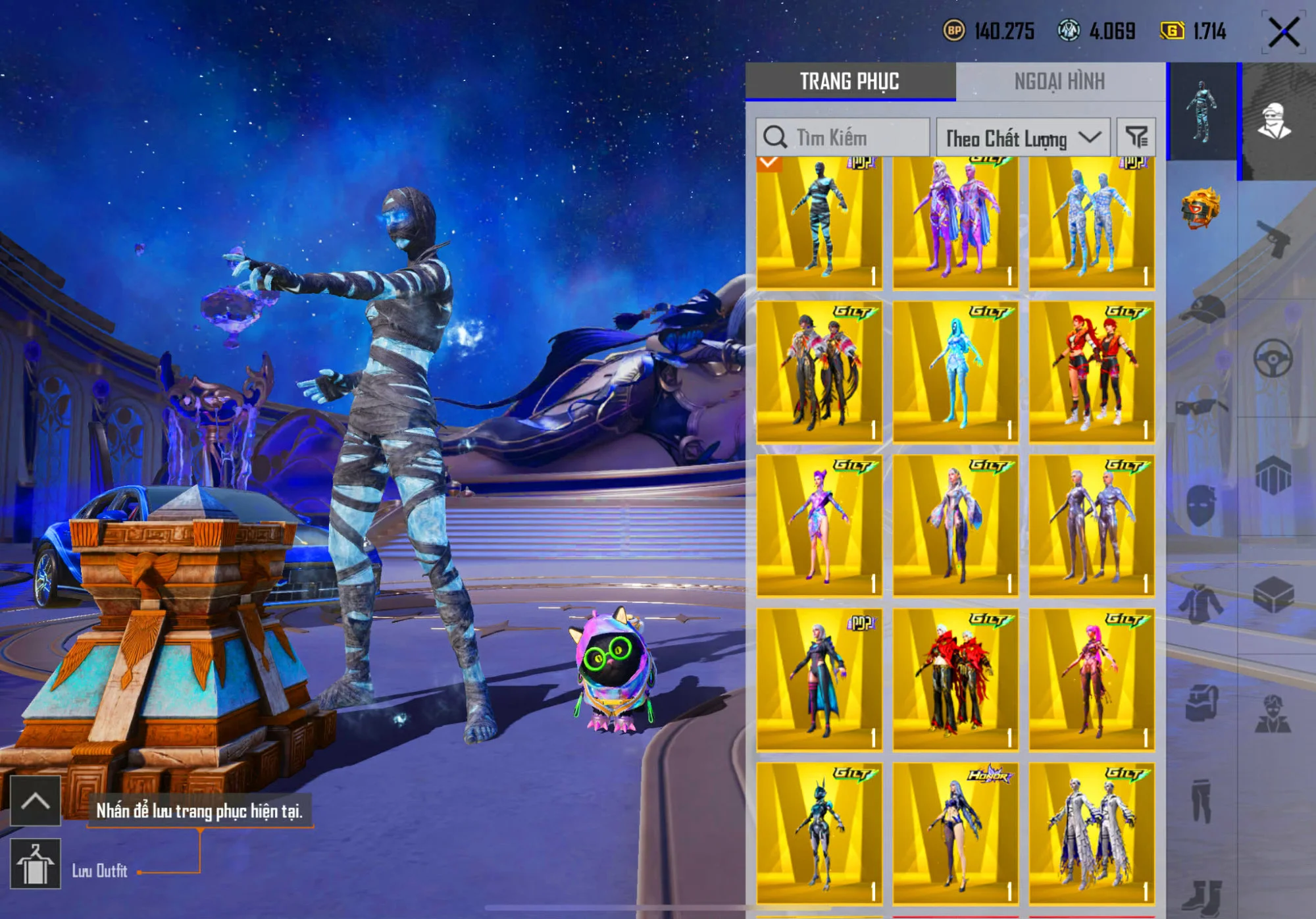This screenshot has width=1316, height=919.
Task: Show the pants category
Action: click(1201, 800)
